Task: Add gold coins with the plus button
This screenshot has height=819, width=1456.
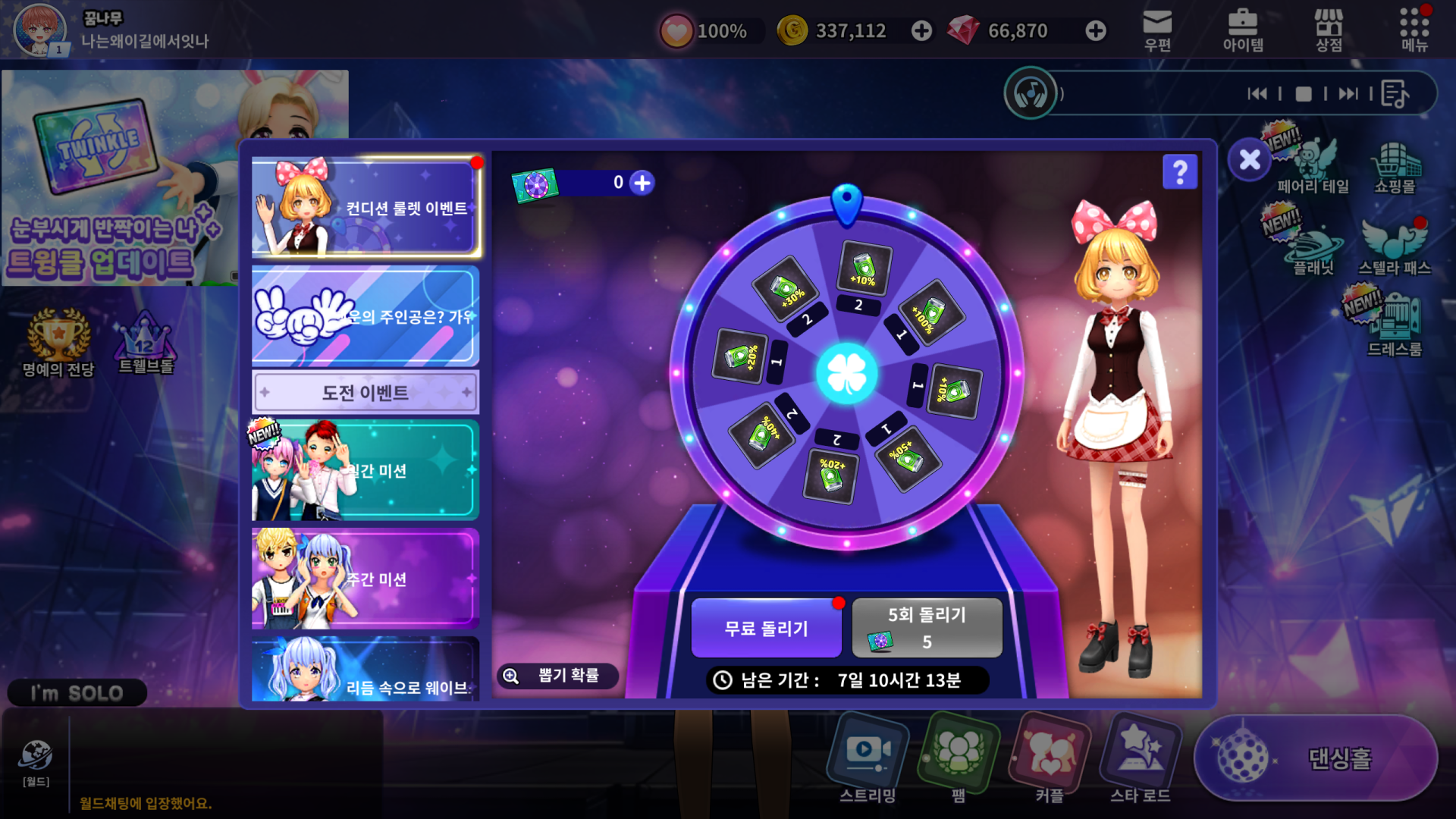Action: (921, 31)
